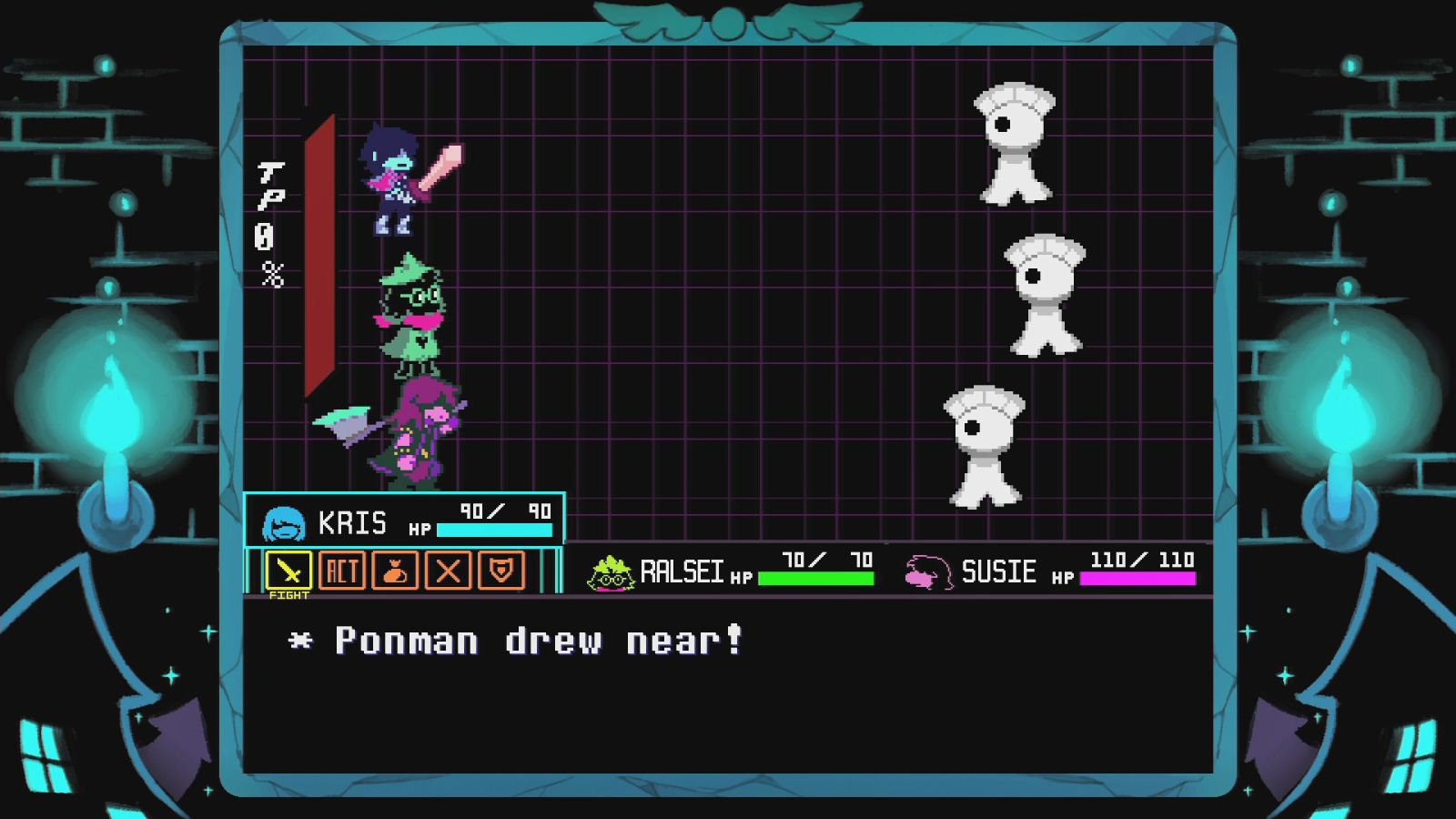The width and height of the screenshot is (1456, 819).
Task: Click Ralsei's green HP bar
Action: pos(814,577)
